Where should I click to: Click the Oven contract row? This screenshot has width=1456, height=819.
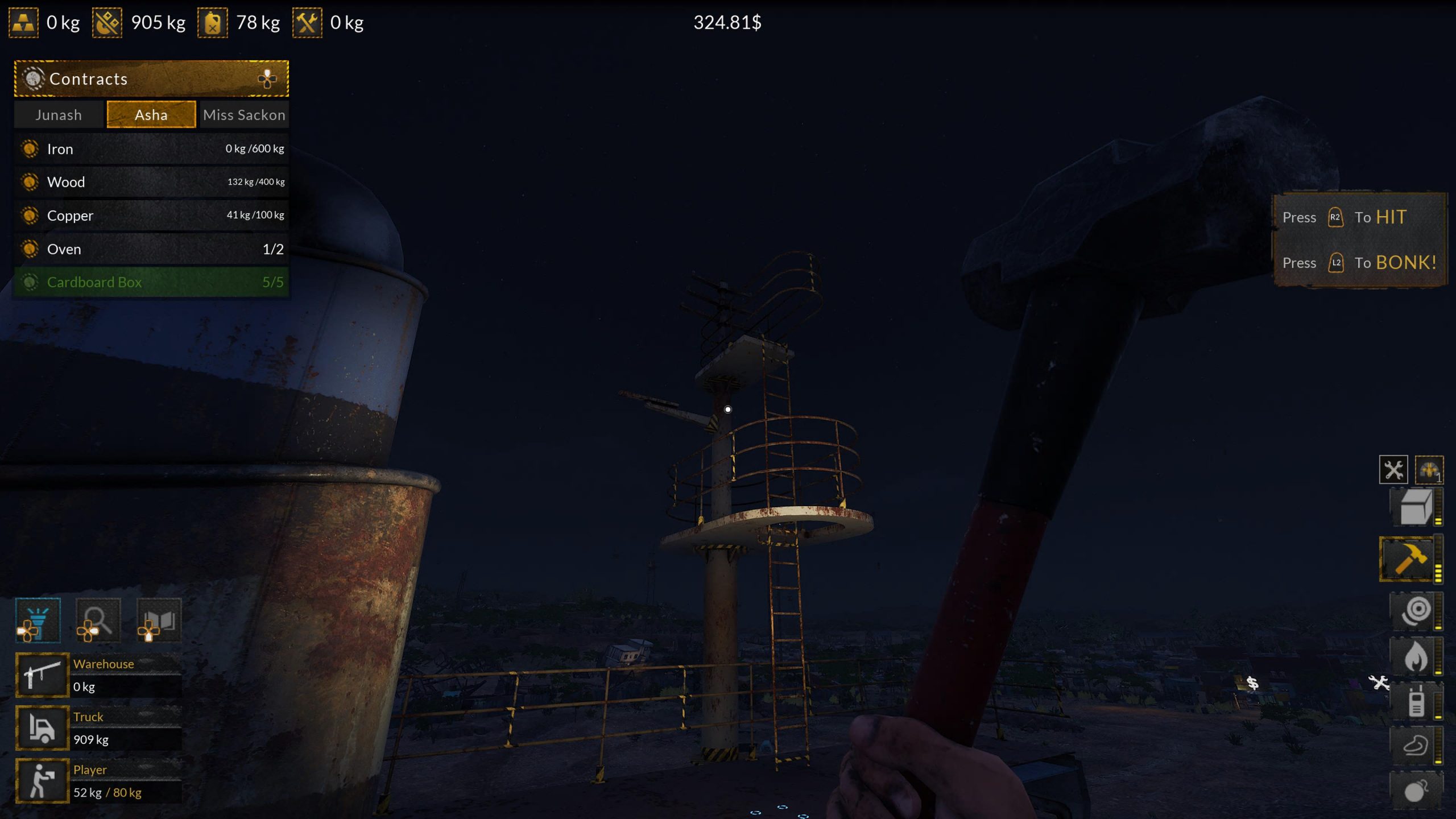click(x=151, y=249)
